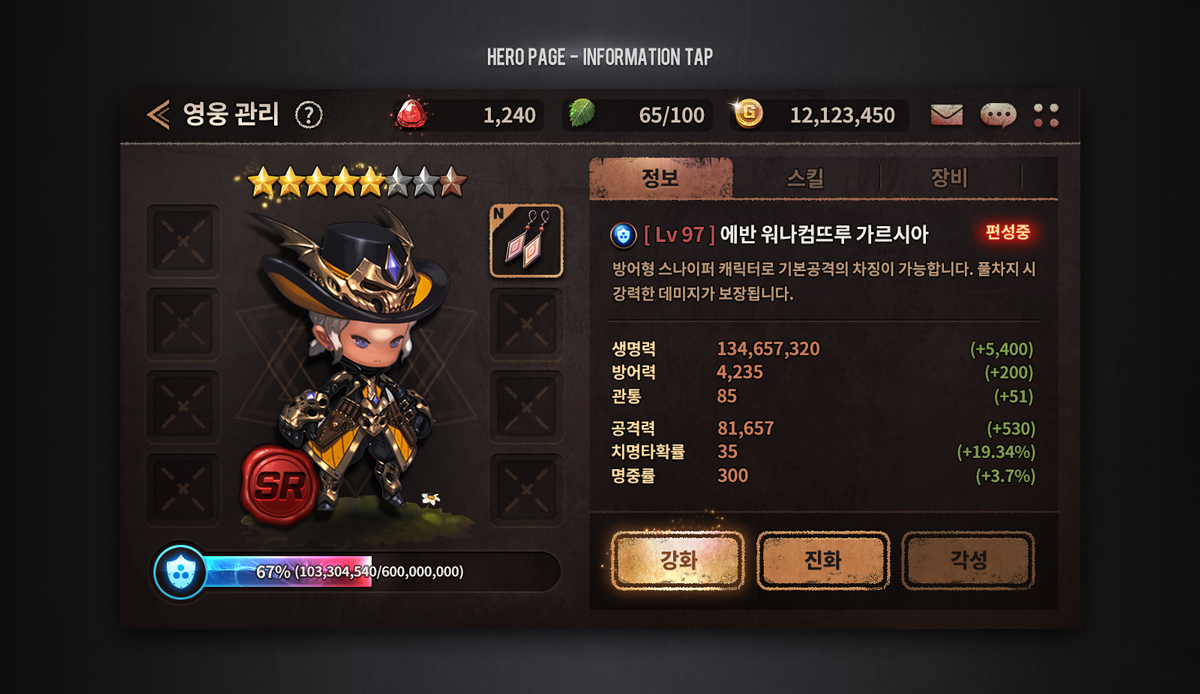The height and width of the screenshot is (694, 1200).
Task: Switch to the 정보 info tab
Action: [x=660, y=179]
